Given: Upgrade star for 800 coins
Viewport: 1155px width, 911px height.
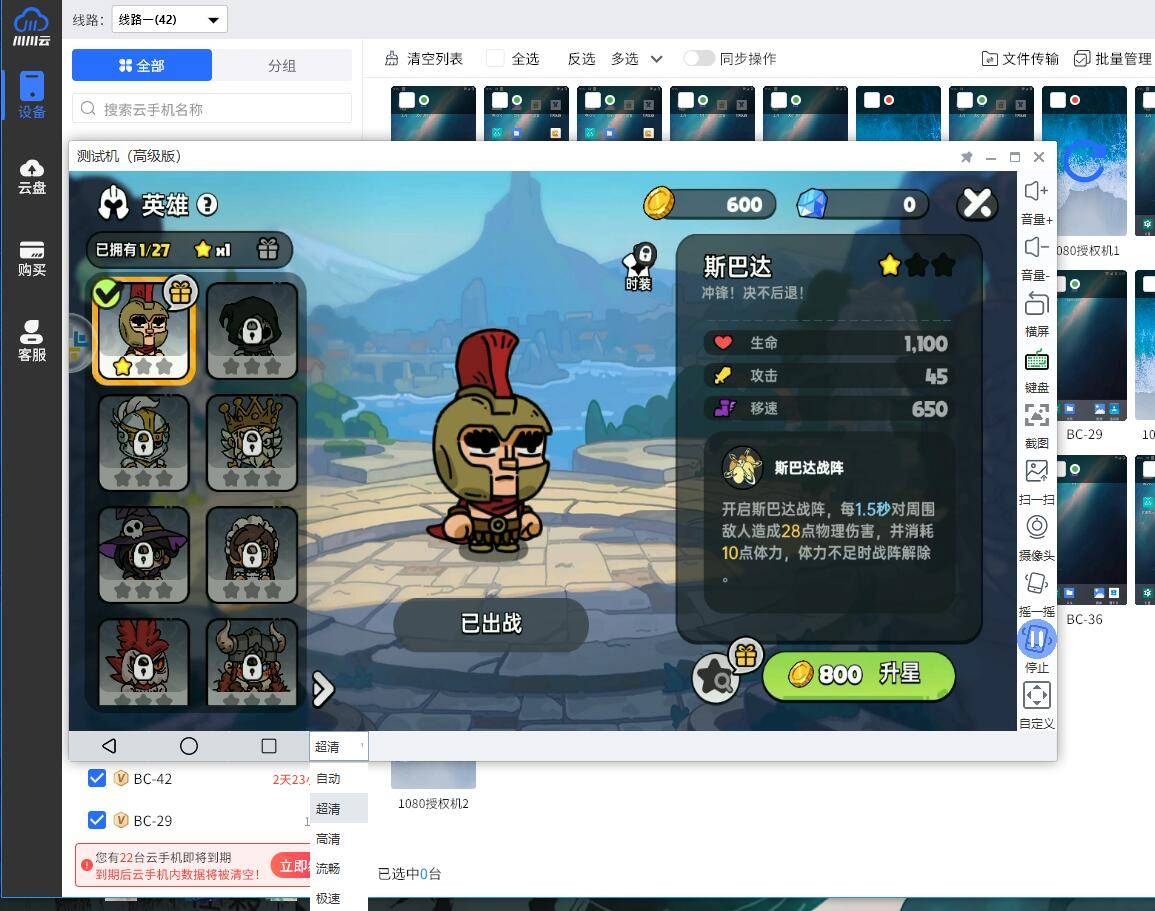Looking at the screenshot, I should 858,675.
